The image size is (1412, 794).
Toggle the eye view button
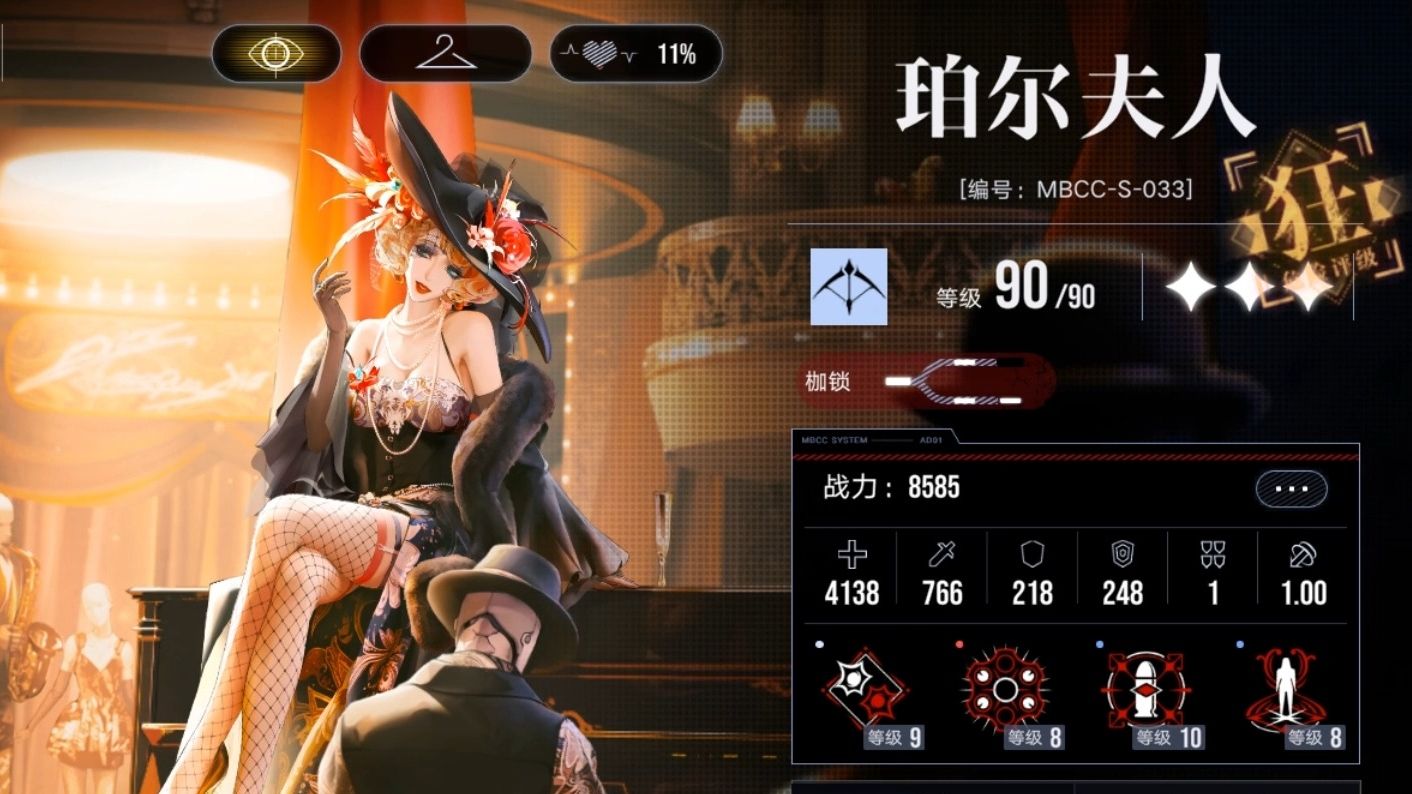pos(276,53)
